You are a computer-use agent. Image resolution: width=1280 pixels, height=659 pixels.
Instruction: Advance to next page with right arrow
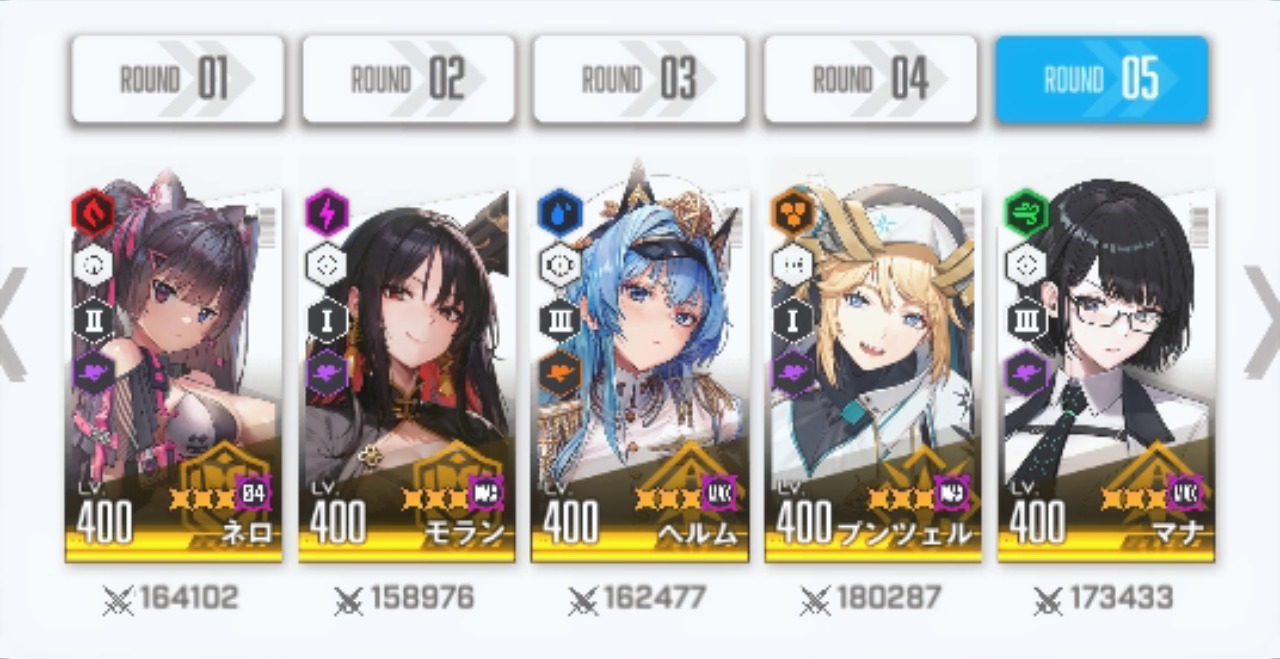click(1262, 323)
